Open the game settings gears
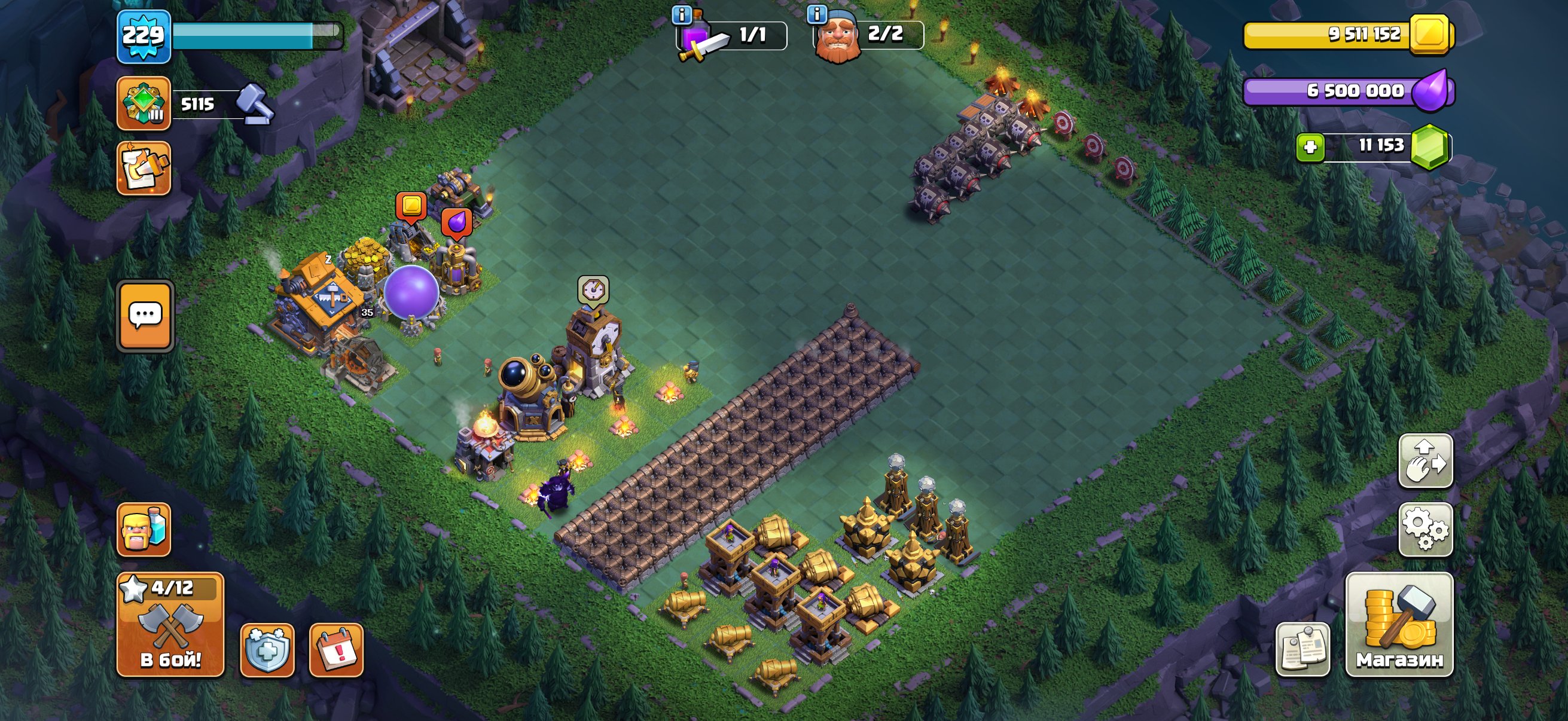 pyautogui.click(x=1426, y=529)
